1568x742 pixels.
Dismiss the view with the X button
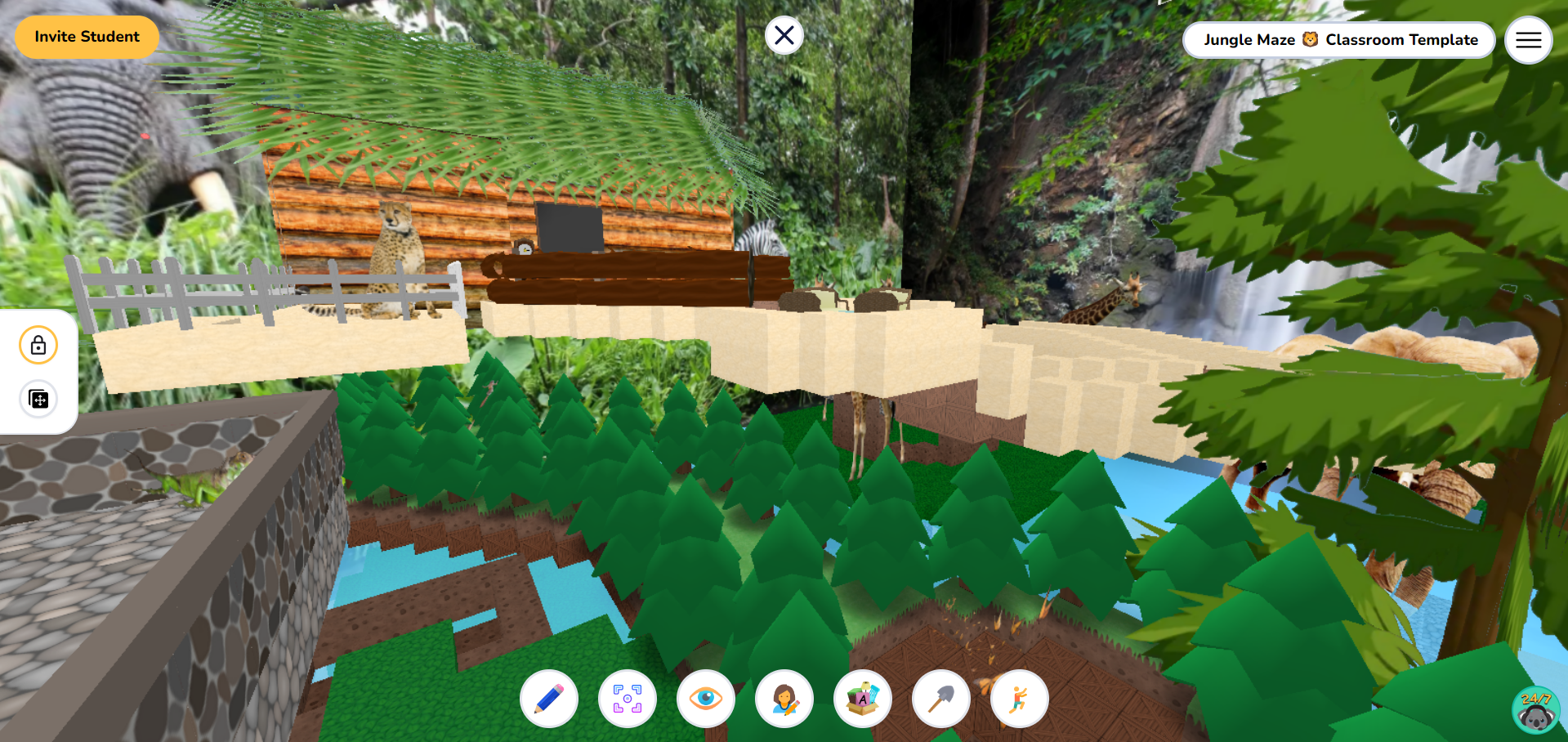click(784, 35)
